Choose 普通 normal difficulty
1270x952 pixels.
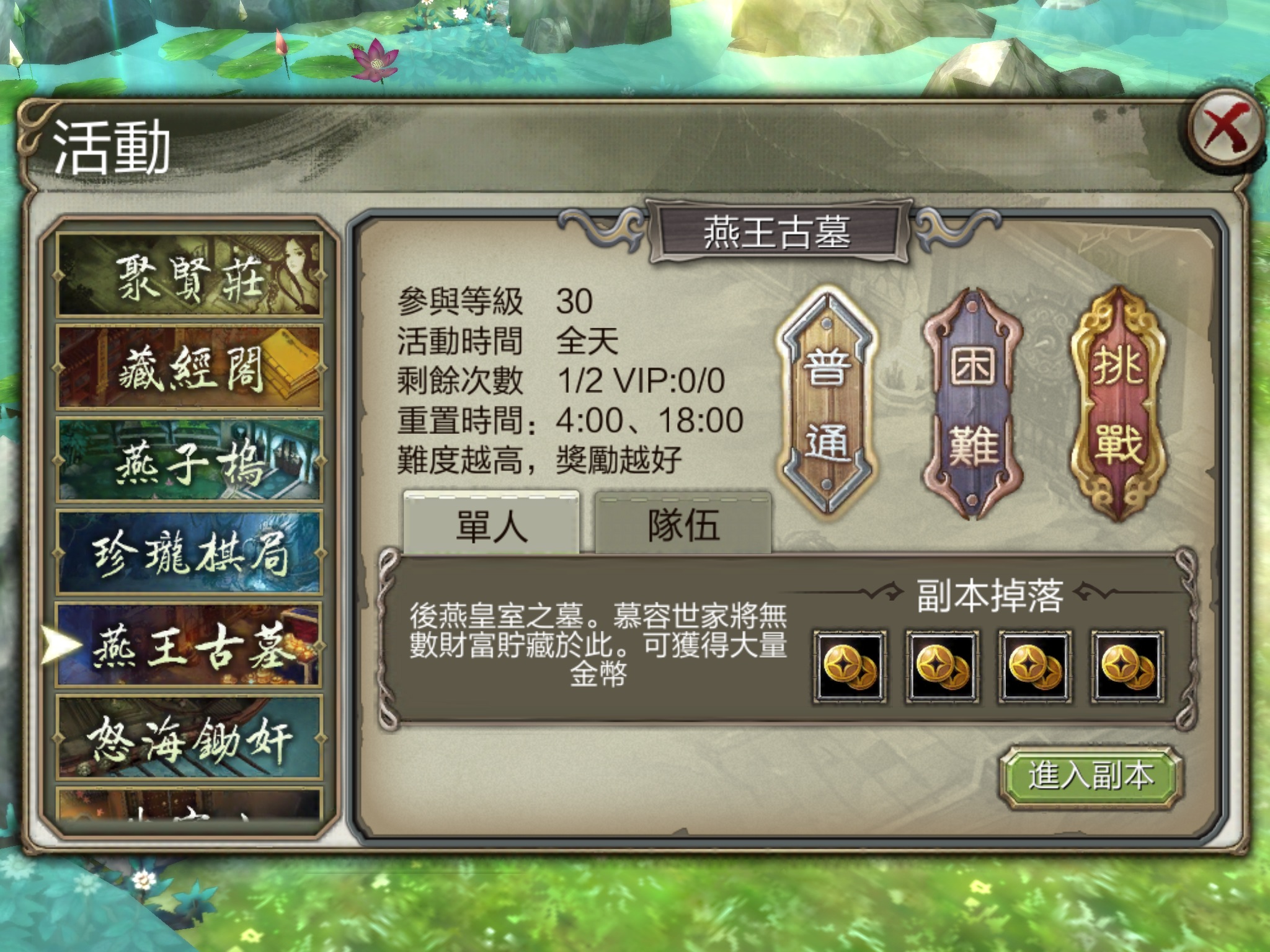827,403
